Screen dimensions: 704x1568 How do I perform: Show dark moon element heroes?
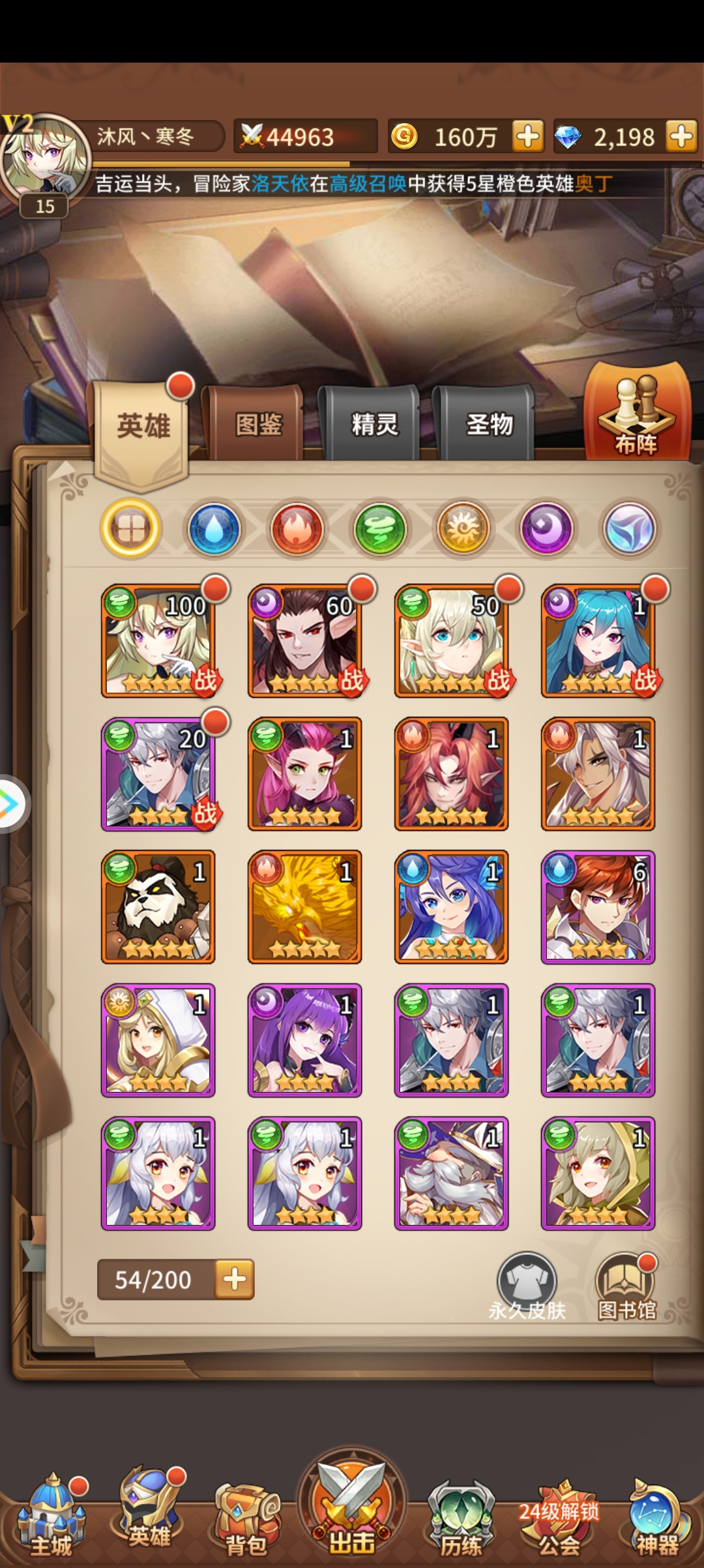pos(546,528)
